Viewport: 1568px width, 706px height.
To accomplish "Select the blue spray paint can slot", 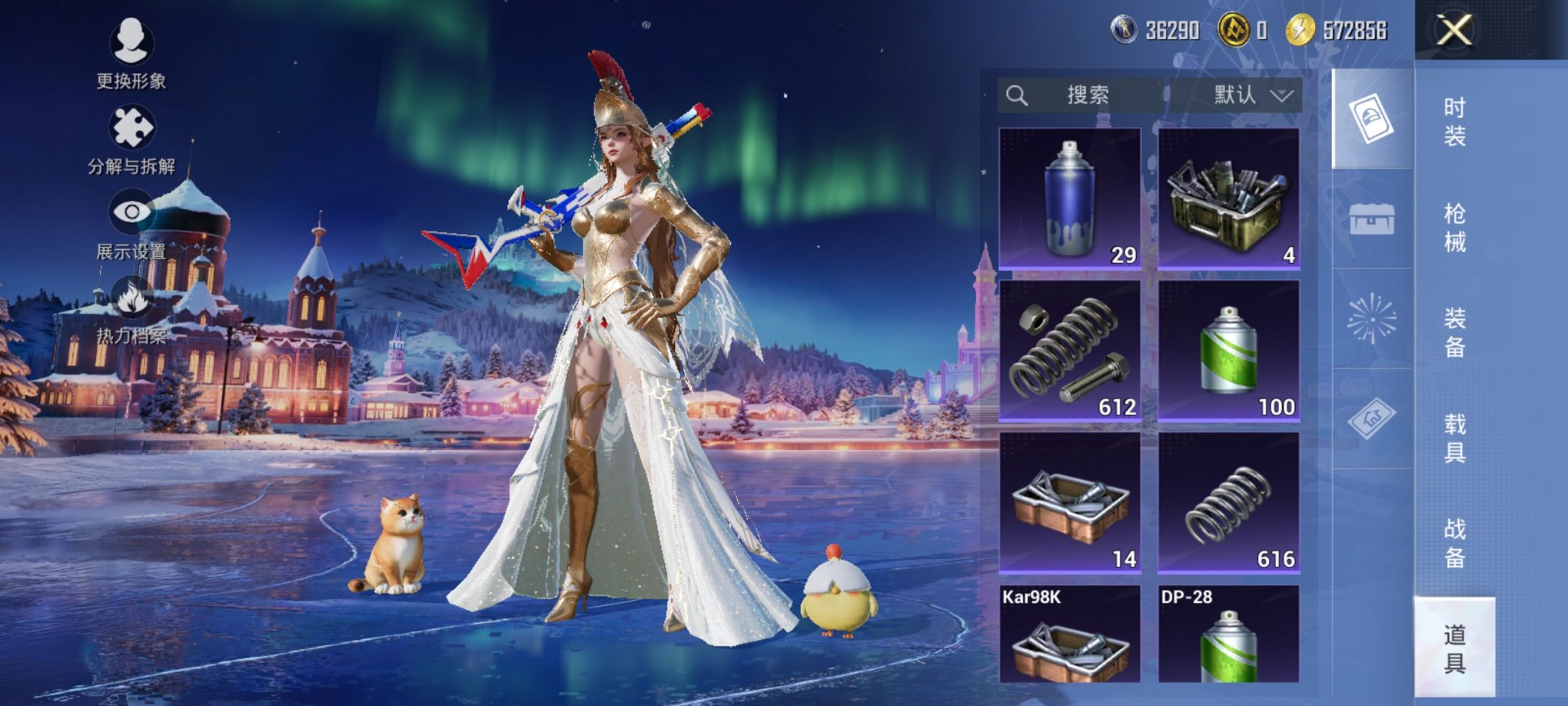I will pos(1069,198).
